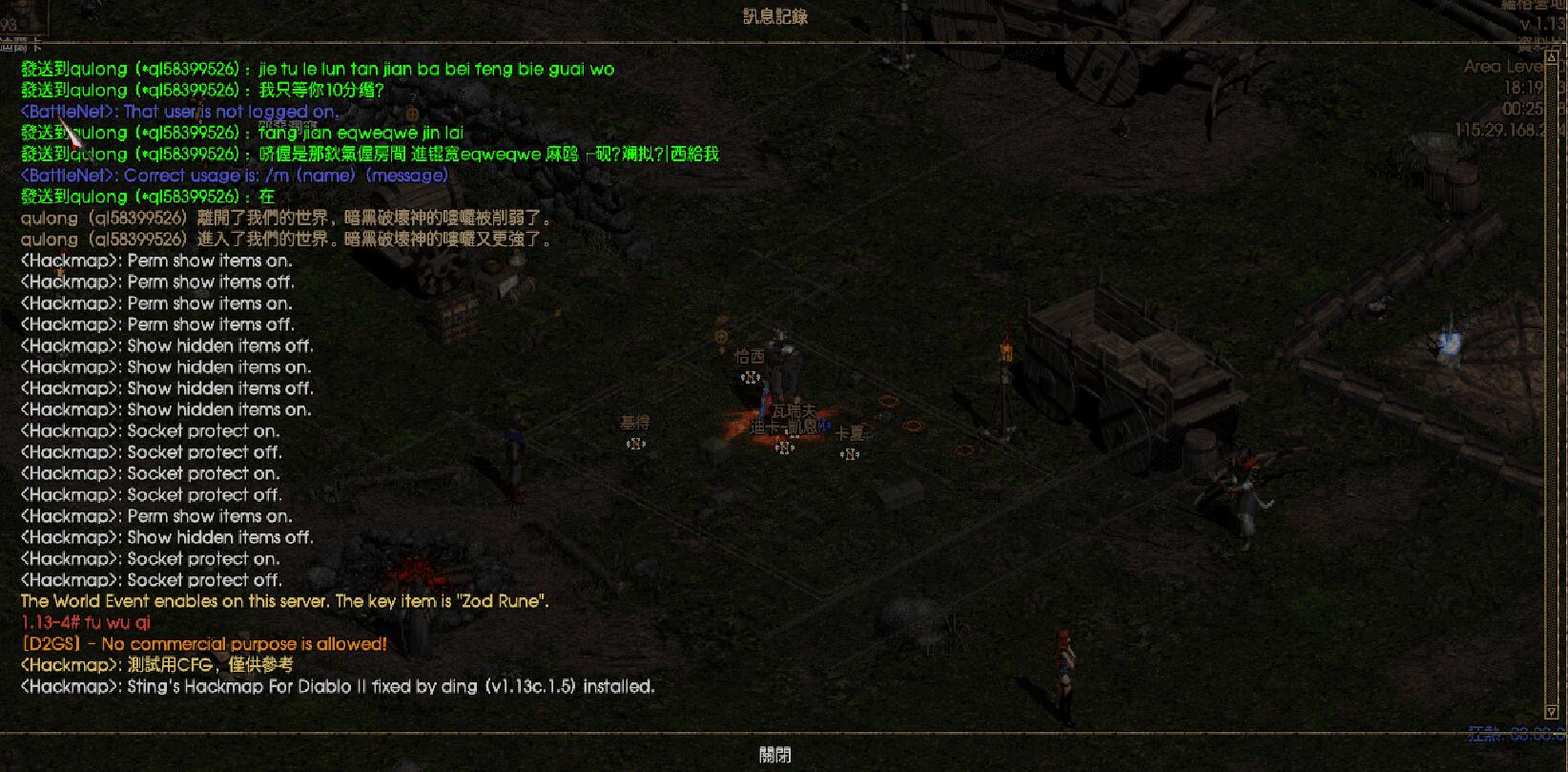This screenshot has height=772, width=1568.
Task: Click the message log scrollbar's up arrow
Action: click(x=1550, y=55)
